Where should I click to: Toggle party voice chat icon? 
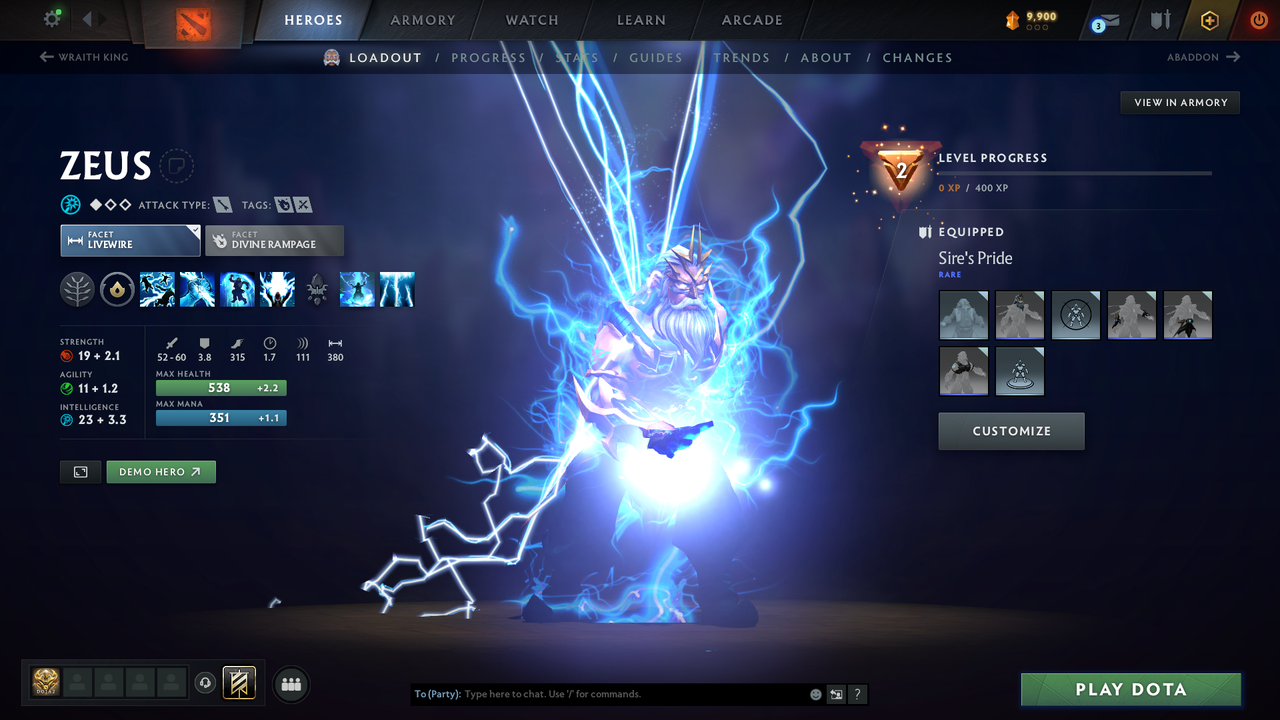207,682
